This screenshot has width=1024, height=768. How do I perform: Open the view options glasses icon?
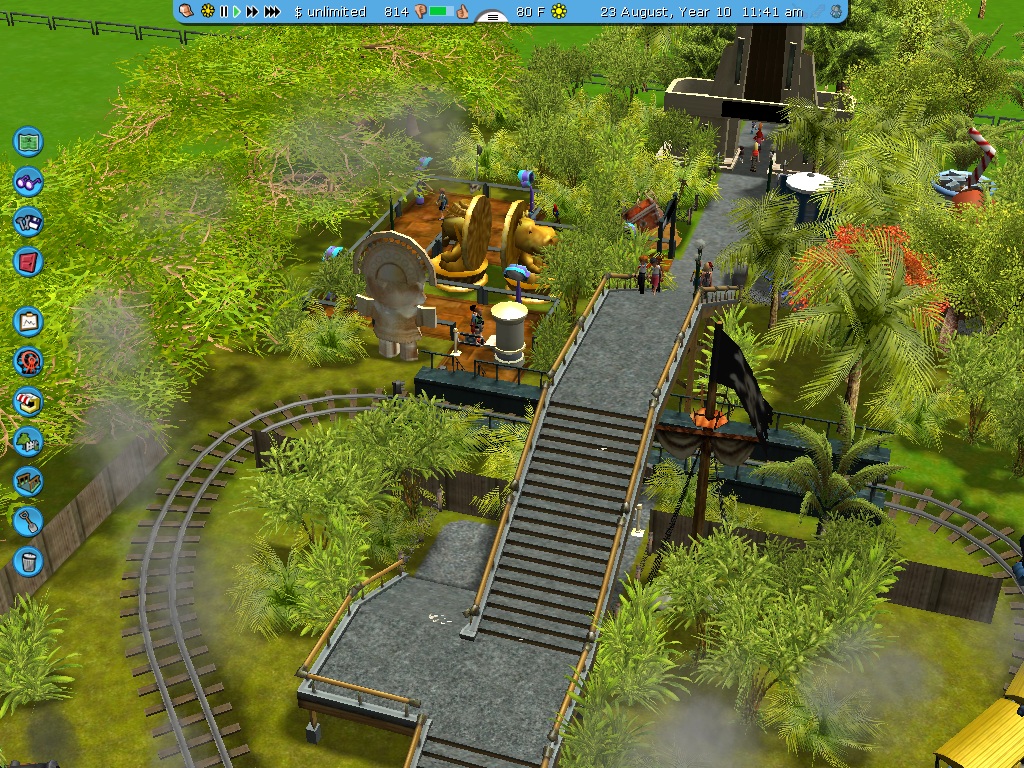pos(28,182)
